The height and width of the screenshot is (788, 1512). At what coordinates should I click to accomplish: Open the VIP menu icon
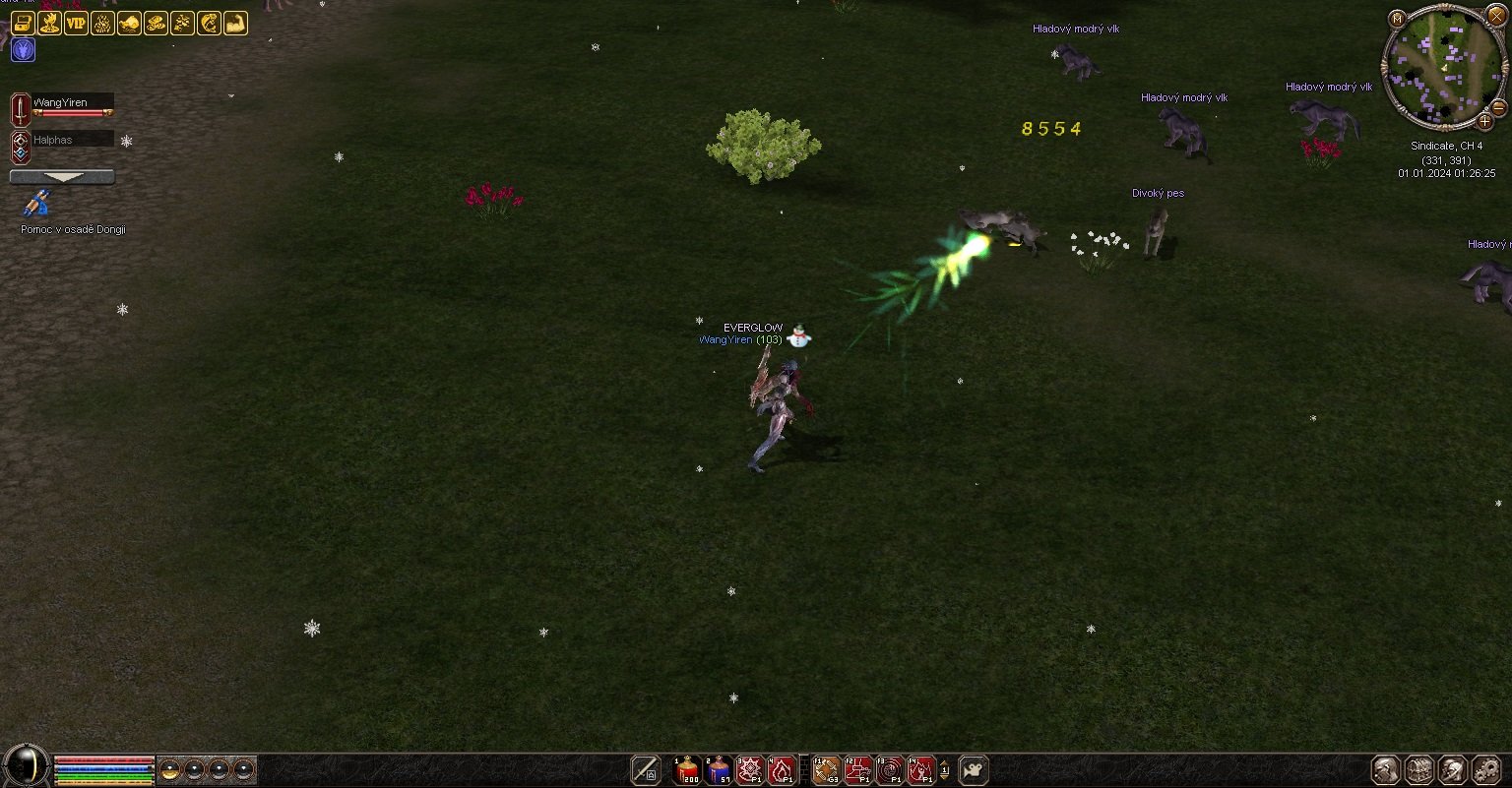(x=76, y=24)
